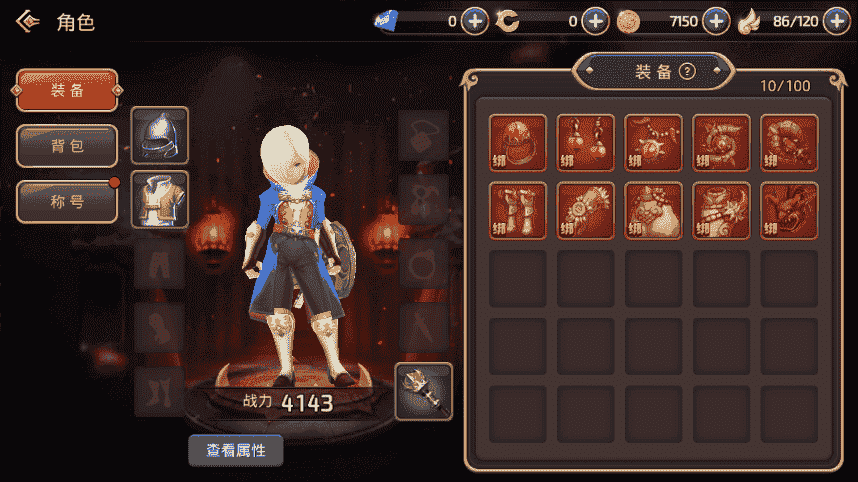Add gold coins with the plus button

(x=716, y=20)
